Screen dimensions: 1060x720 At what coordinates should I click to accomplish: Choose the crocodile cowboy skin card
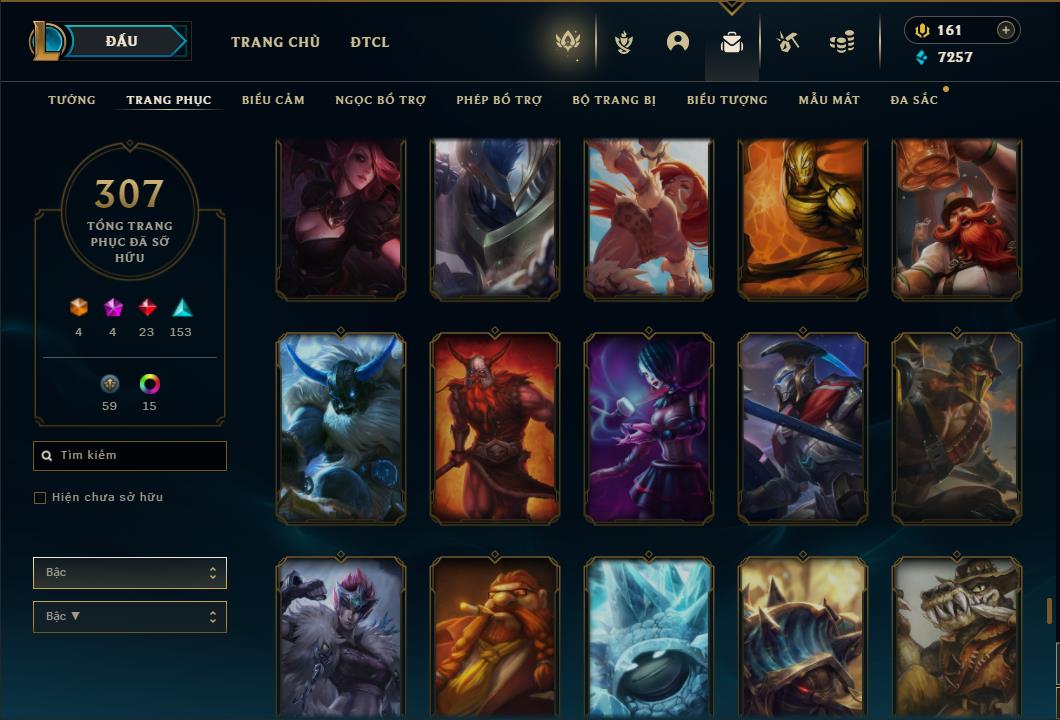957,636
